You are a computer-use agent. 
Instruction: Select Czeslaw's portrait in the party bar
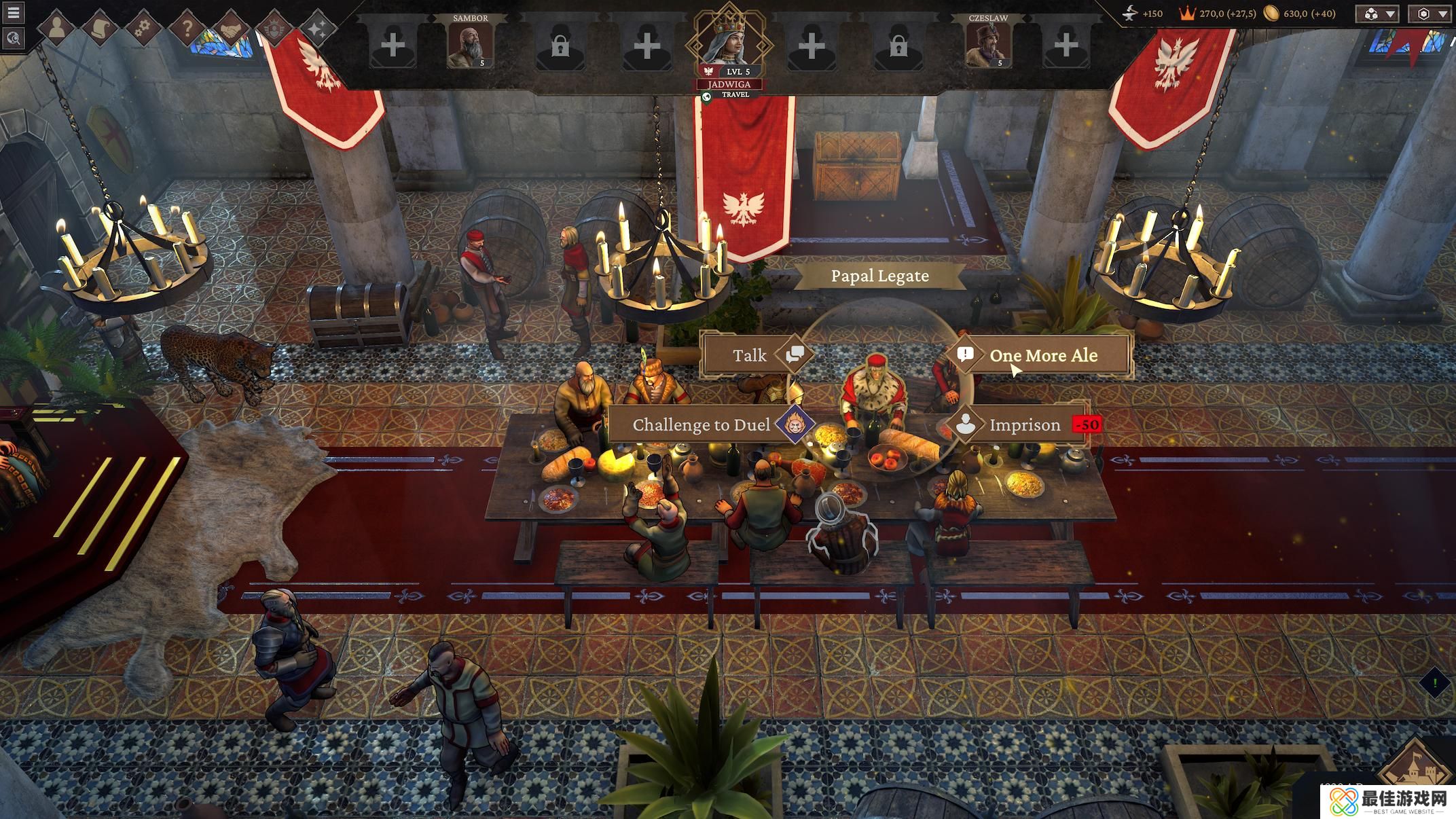(x=987, y=45)
